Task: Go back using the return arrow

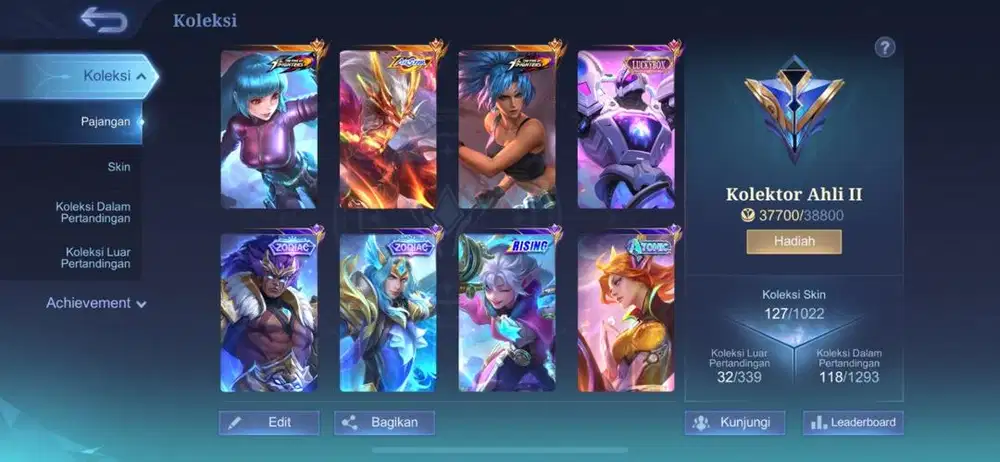Action: (x=105, y=19)
